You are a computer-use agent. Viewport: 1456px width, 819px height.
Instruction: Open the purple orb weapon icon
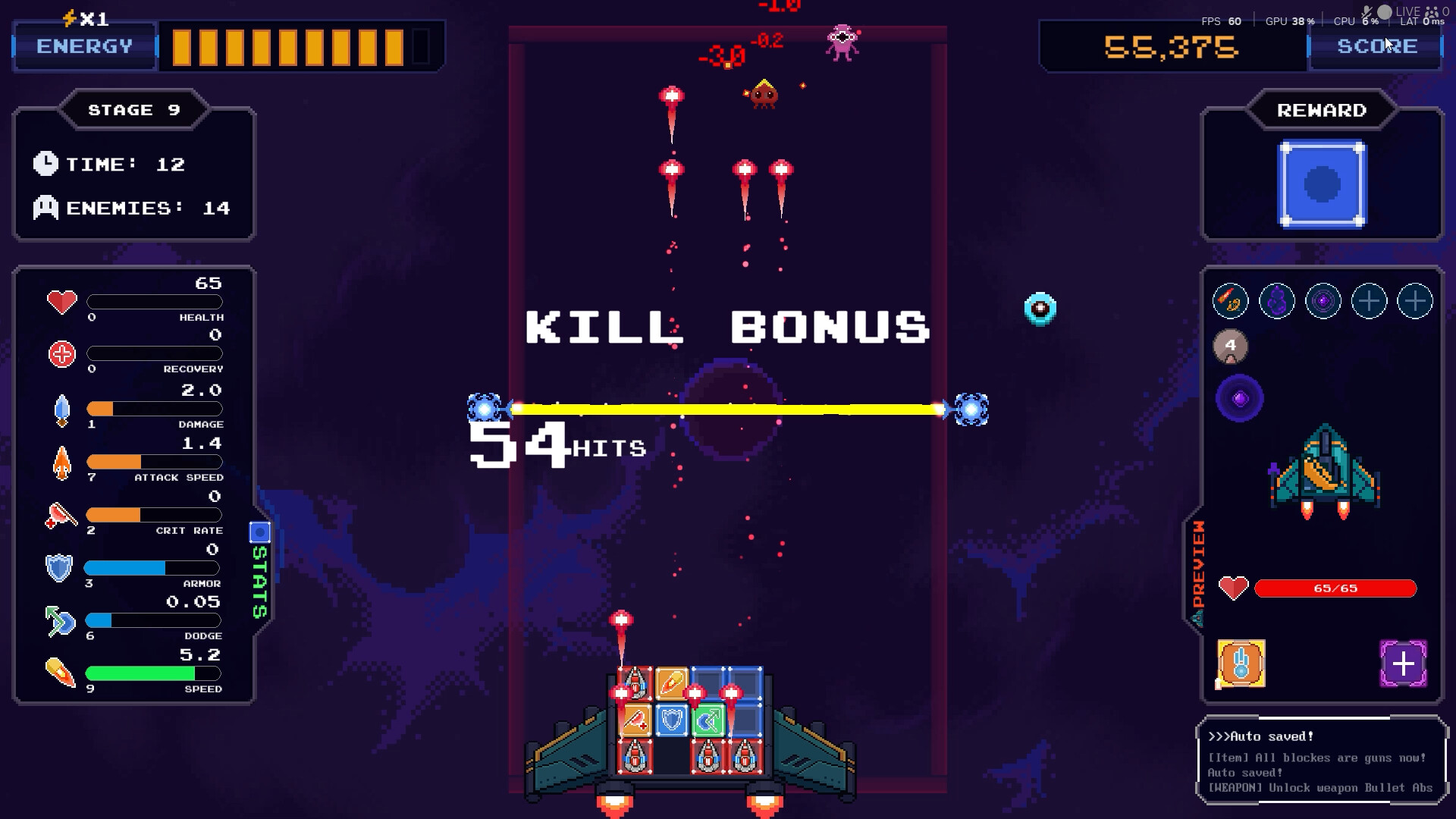click(1323, 300)
